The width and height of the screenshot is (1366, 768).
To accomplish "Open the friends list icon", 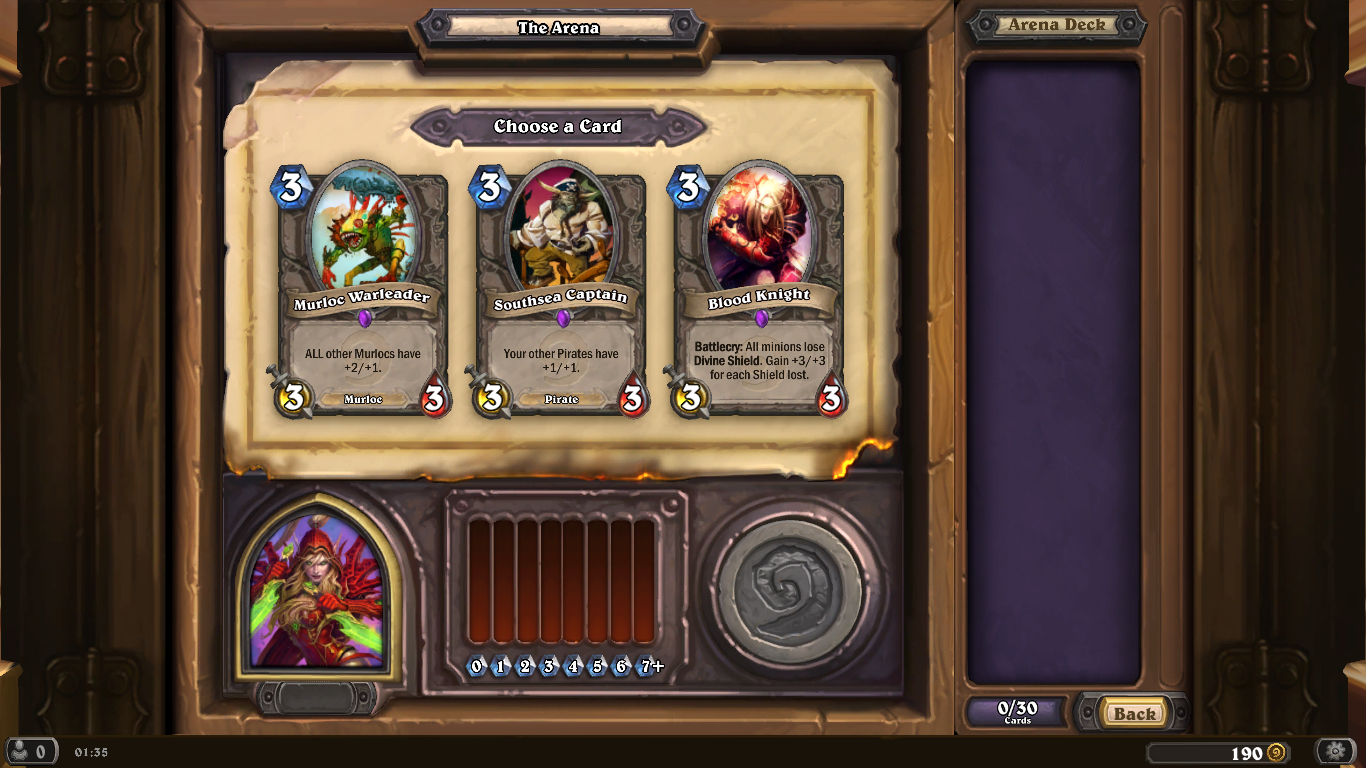I will click(x=29, y=751).
